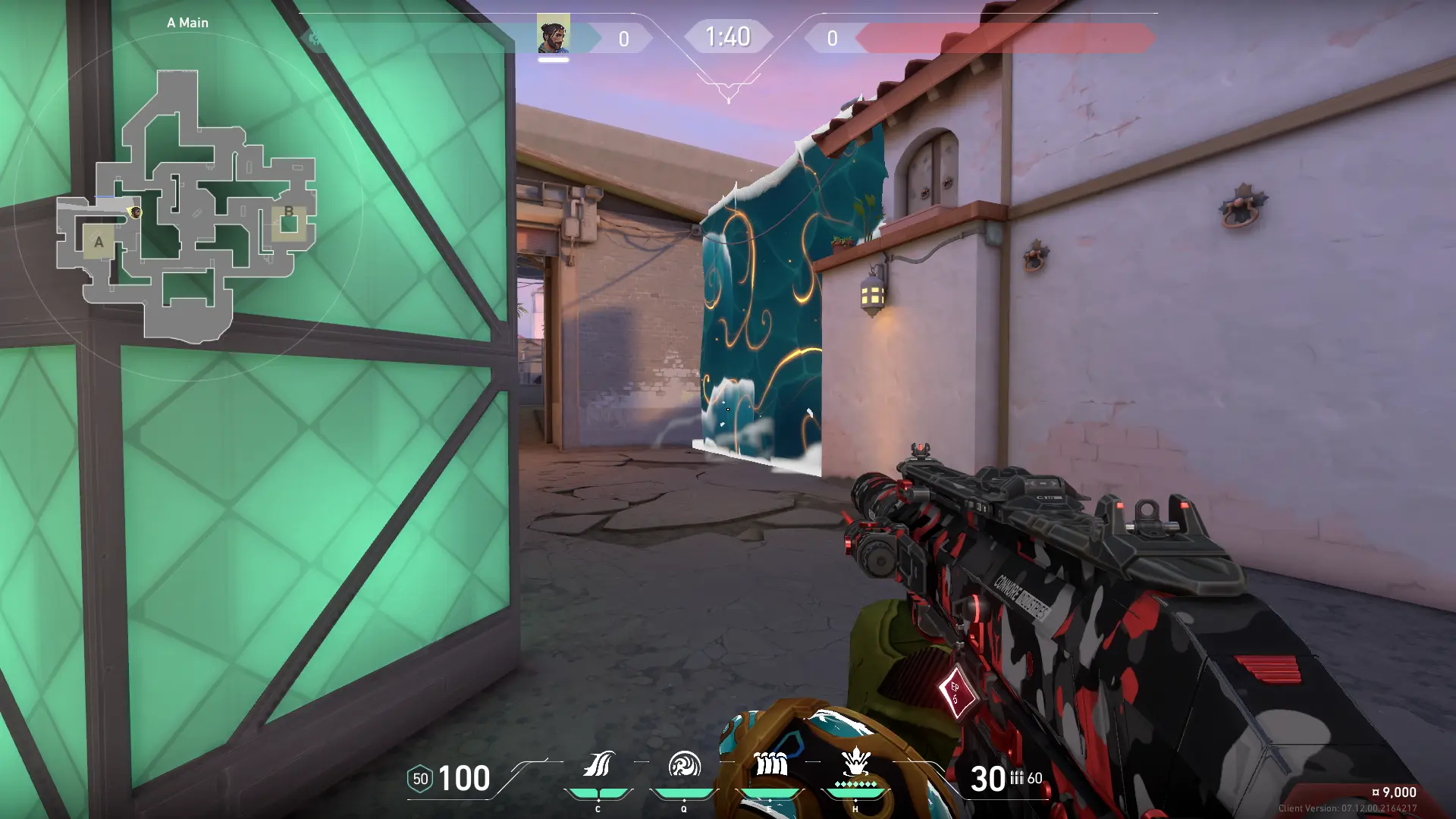1456x819 pixels.
Task: Select the B site marker on minimap
Action: tap(288, 212)
